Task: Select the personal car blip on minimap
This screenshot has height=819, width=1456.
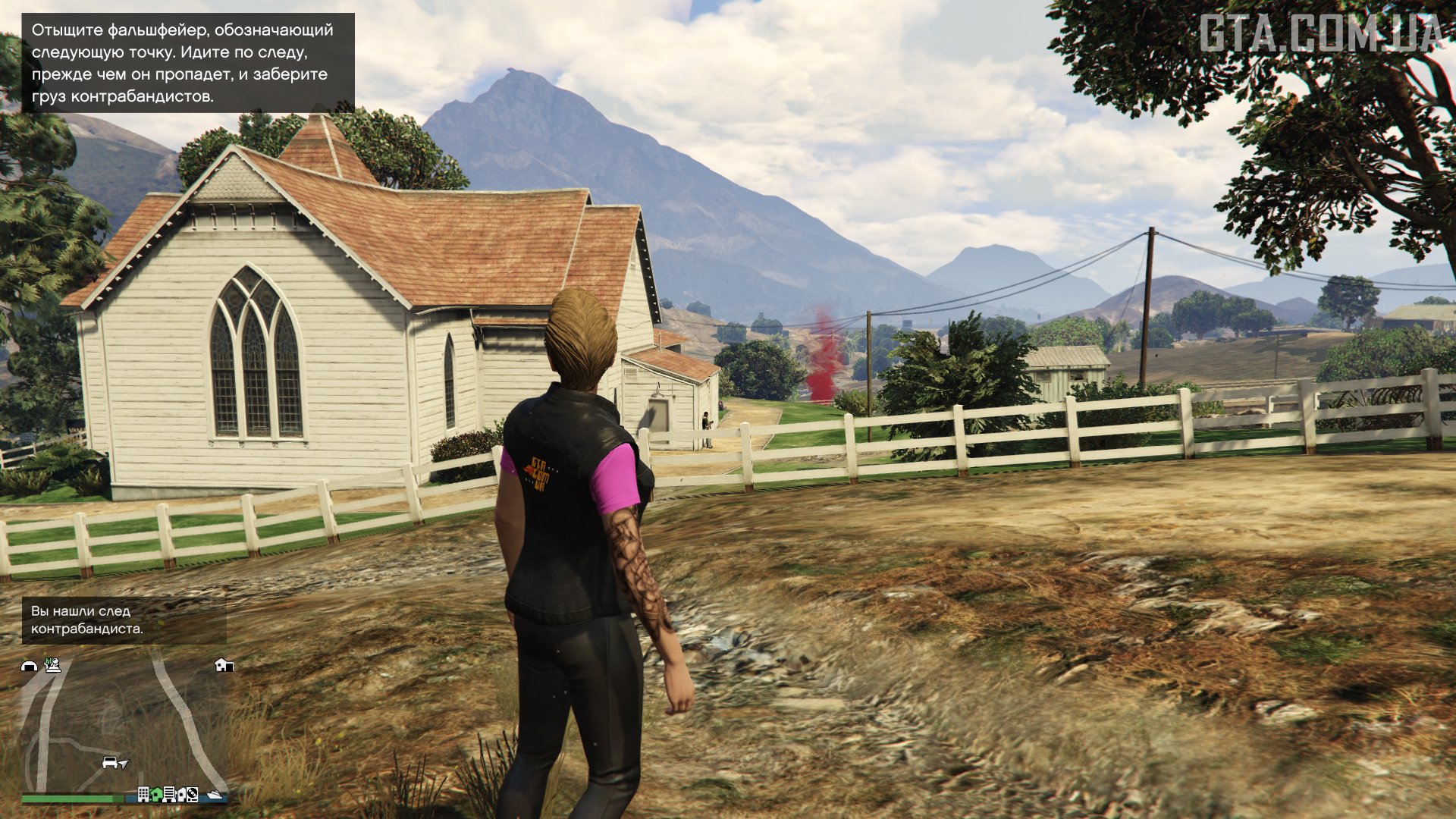Action: point(110,762)
